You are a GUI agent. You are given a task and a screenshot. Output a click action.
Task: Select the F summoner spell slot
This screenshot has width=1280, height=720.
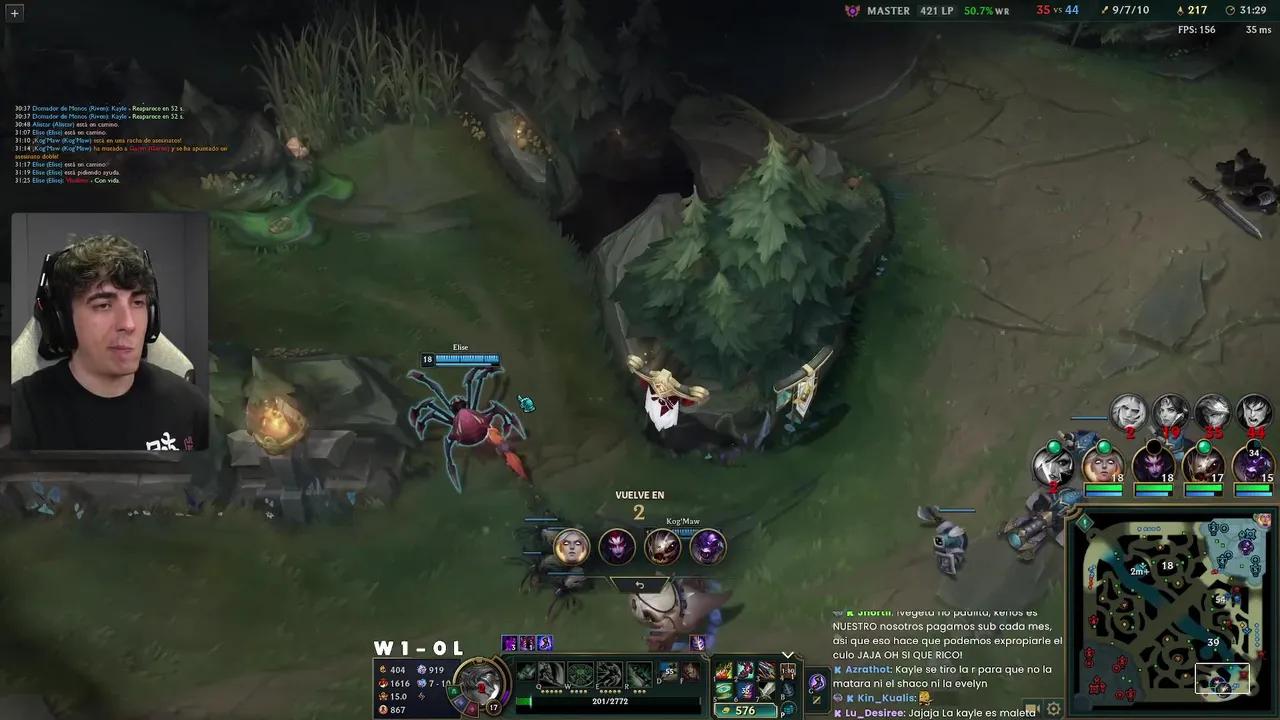(692, 671)
